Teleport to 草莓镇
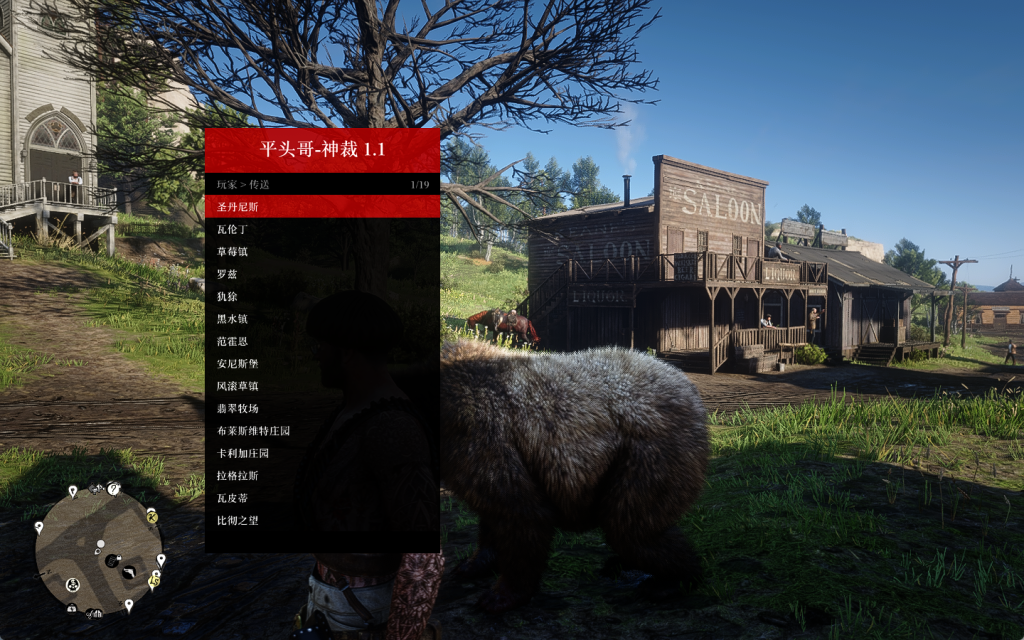 click(322, 251)
